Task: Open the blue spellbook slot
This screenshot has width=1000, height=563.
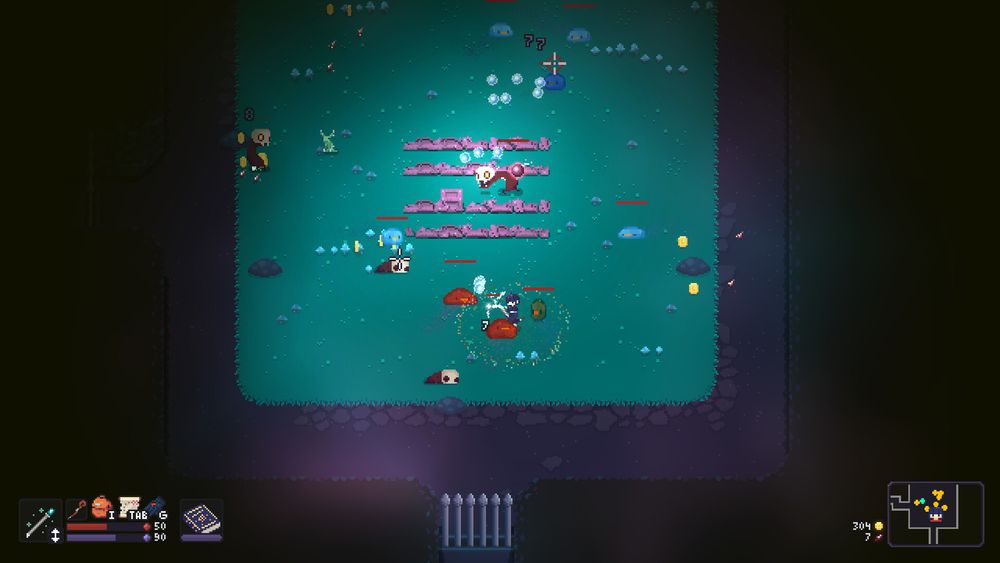Action: coord(201,520)
